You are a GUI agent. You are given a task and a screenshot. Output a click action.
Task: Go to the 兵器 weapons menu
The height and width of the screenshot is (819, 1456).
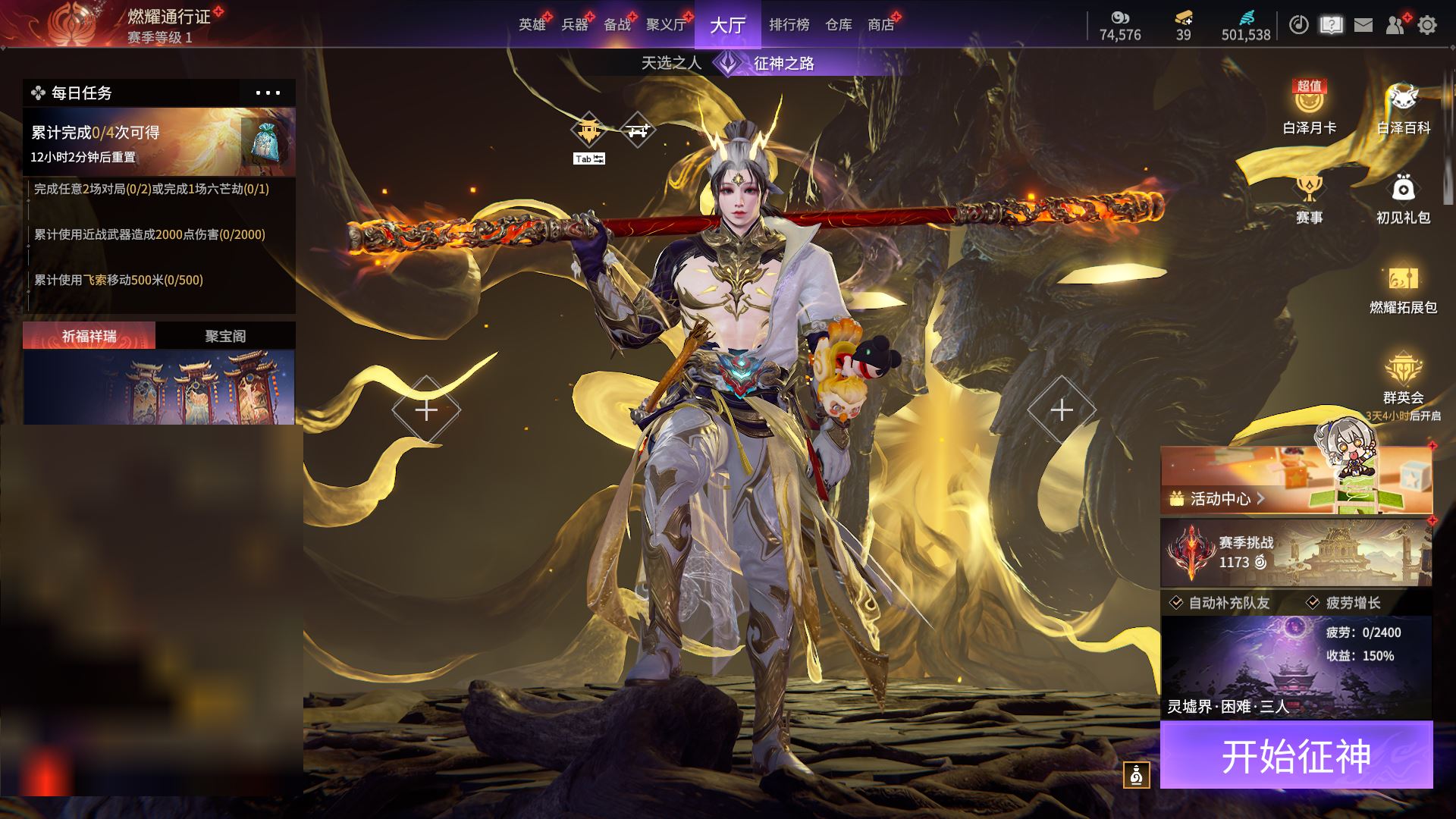(x=575, y=25)
